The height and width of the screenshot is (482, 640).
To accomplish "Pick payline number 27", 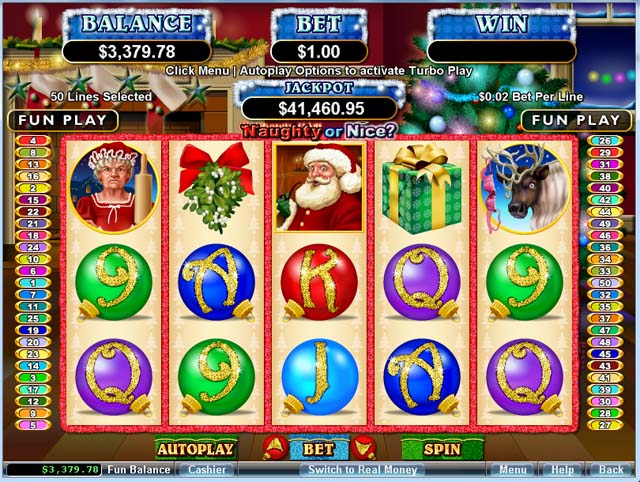I will 605,425.
